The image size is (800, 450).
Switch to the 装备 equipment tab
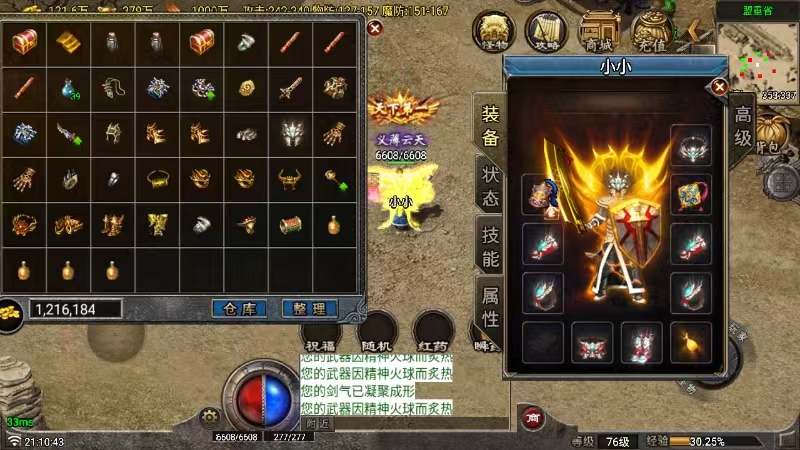pyautogui.click(x=490, y=126)
